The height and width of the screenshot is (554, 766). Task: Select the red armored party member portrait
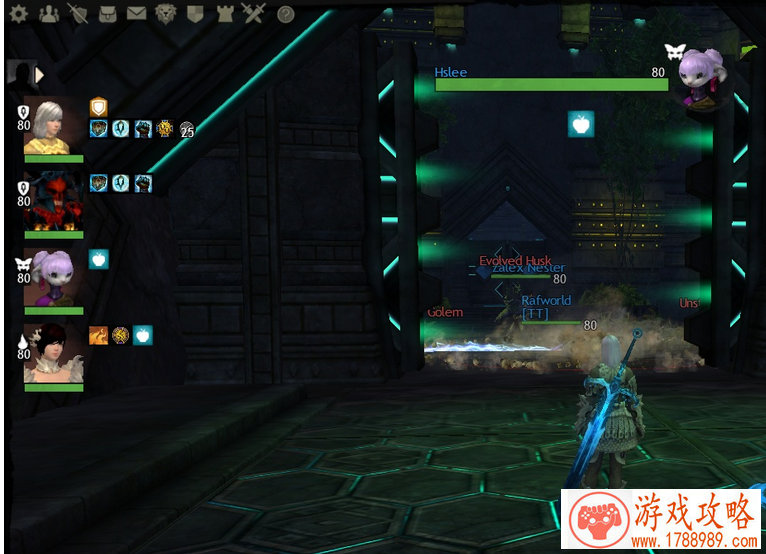pos(54,201)
